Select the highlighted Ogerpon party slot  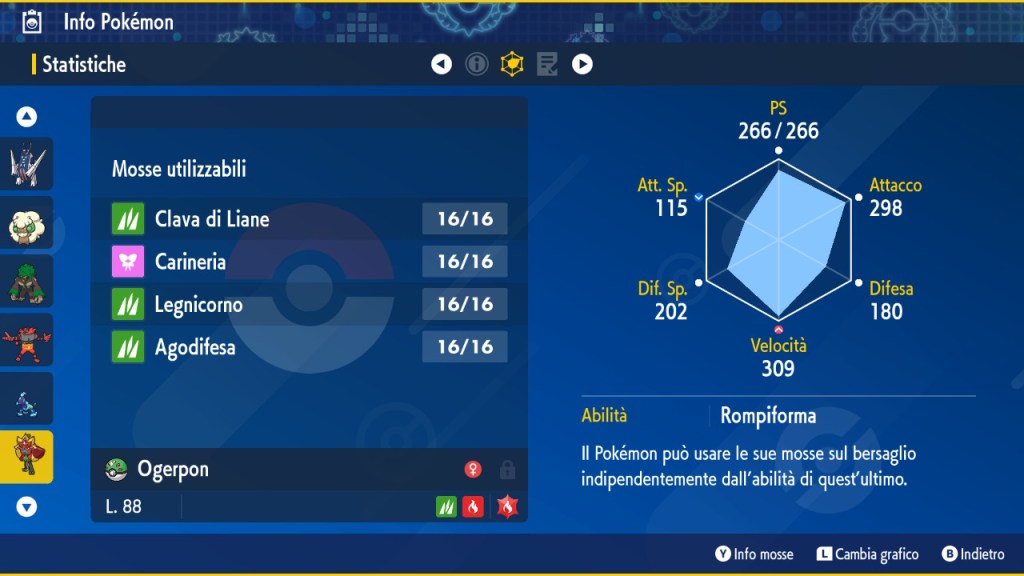27,457
